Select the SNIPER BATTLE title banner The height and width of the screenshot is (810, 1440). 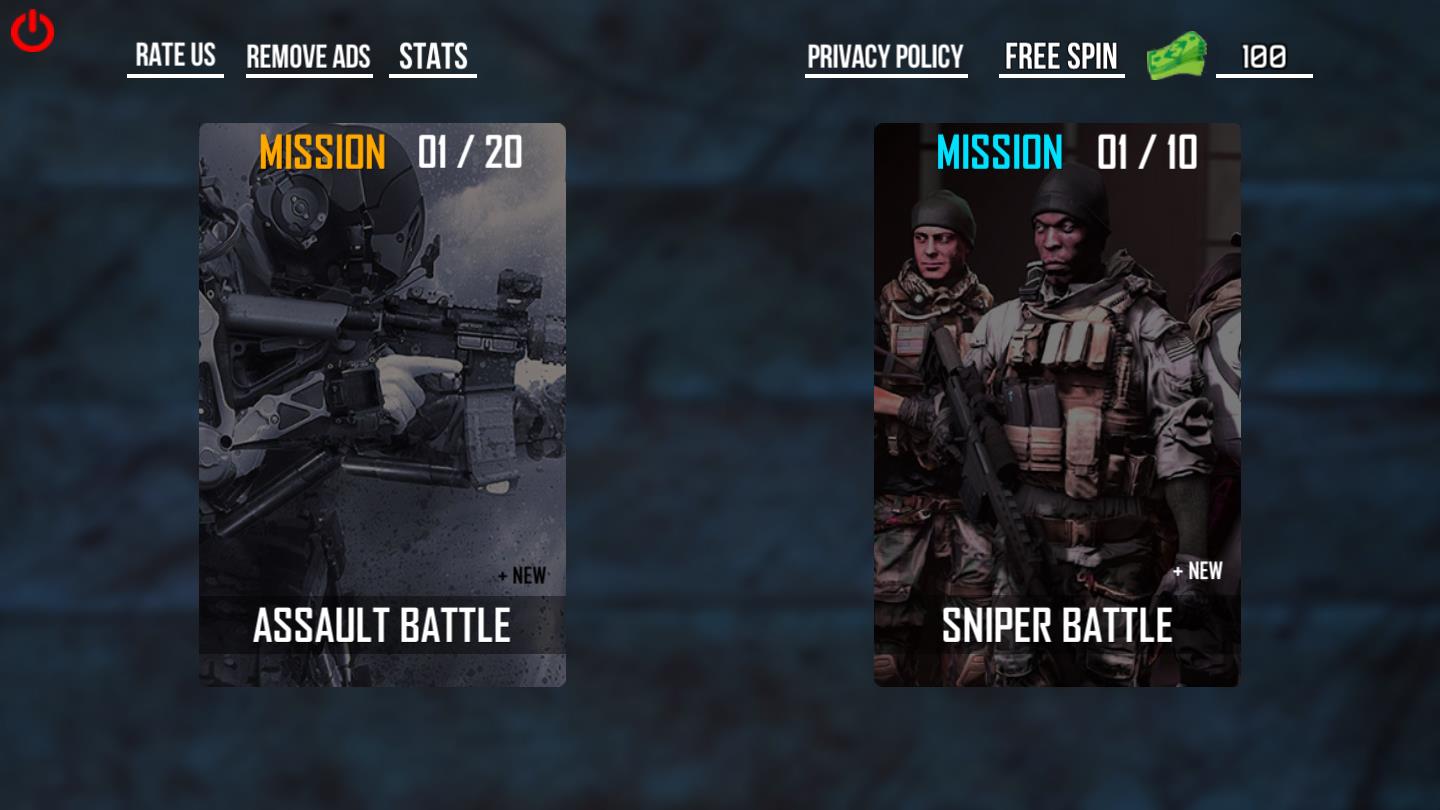coord(1056,625)
